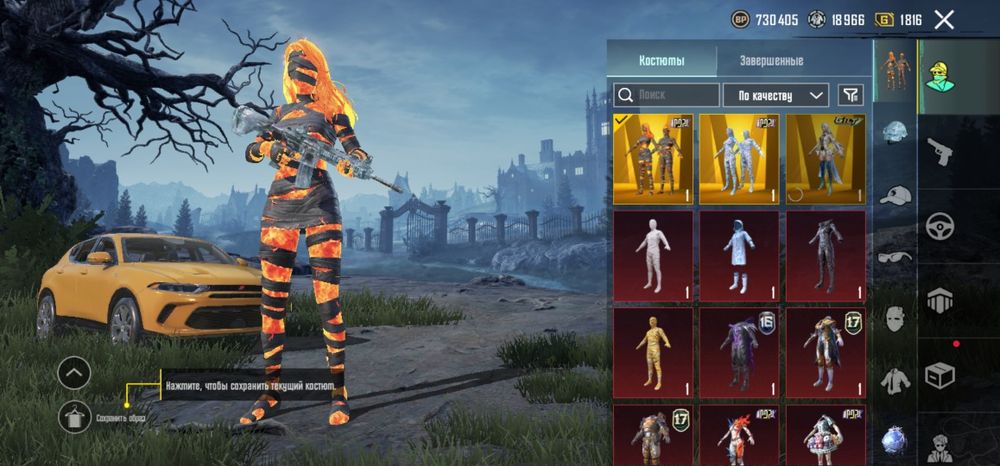Expand the up-arrow circle button
This screenshot has height=466, width=1000.
coord(74,374)
